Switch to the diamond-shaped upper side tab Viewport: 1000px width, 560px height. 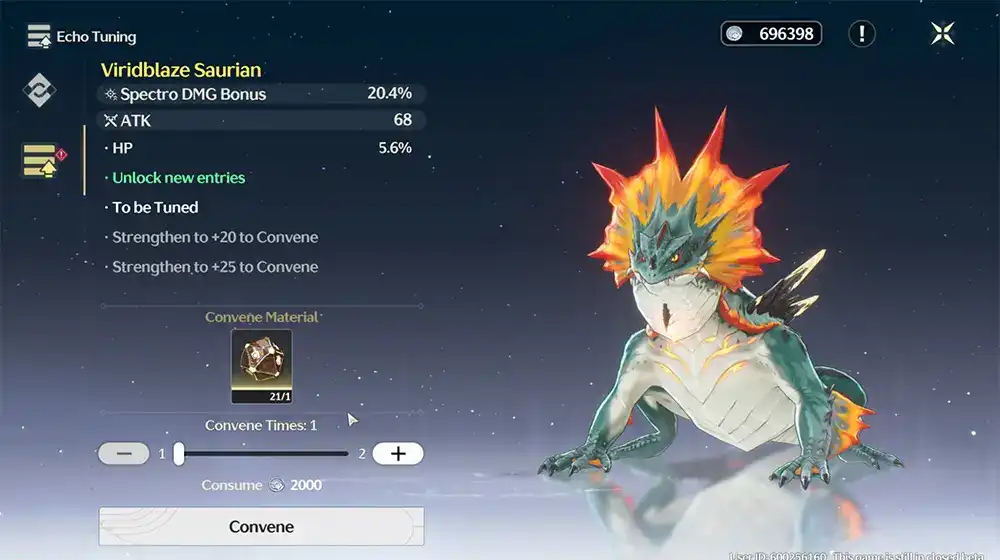tap(40, 90)
